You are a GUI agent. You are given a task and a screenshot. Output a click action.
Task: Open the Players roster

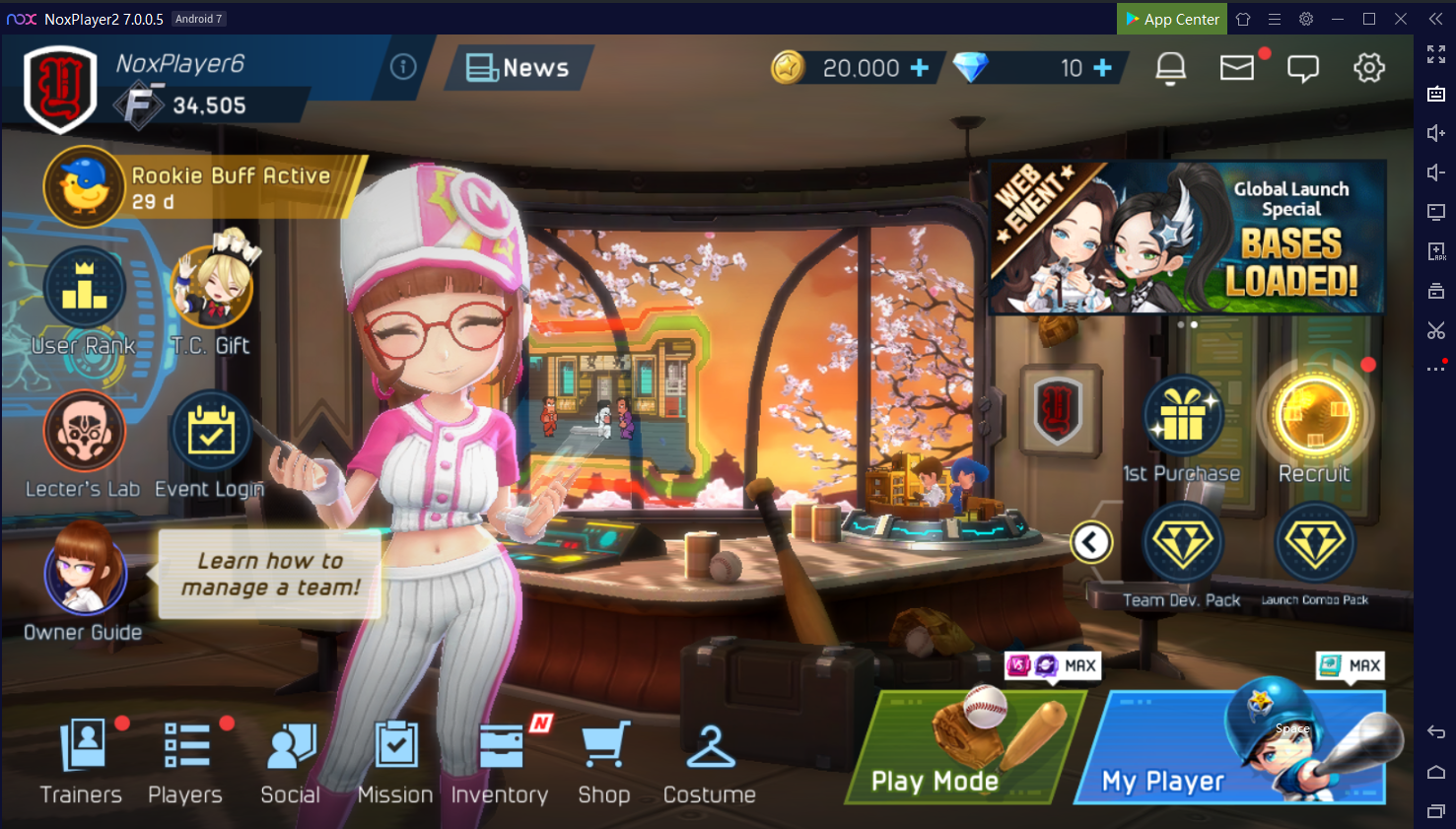[x=185, y=761]
